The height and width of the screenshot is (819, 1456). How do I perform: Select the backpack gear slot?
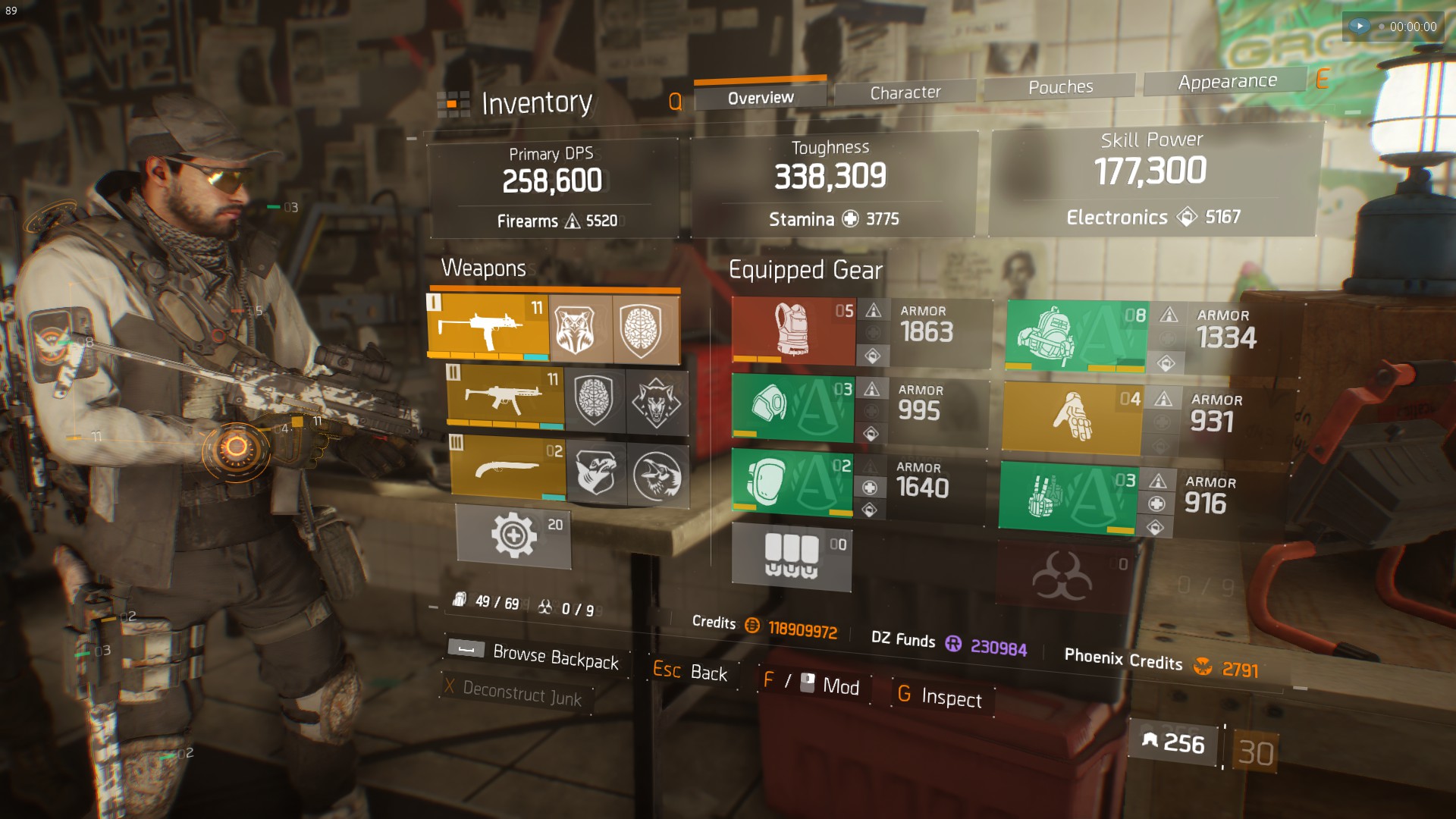1076,336
